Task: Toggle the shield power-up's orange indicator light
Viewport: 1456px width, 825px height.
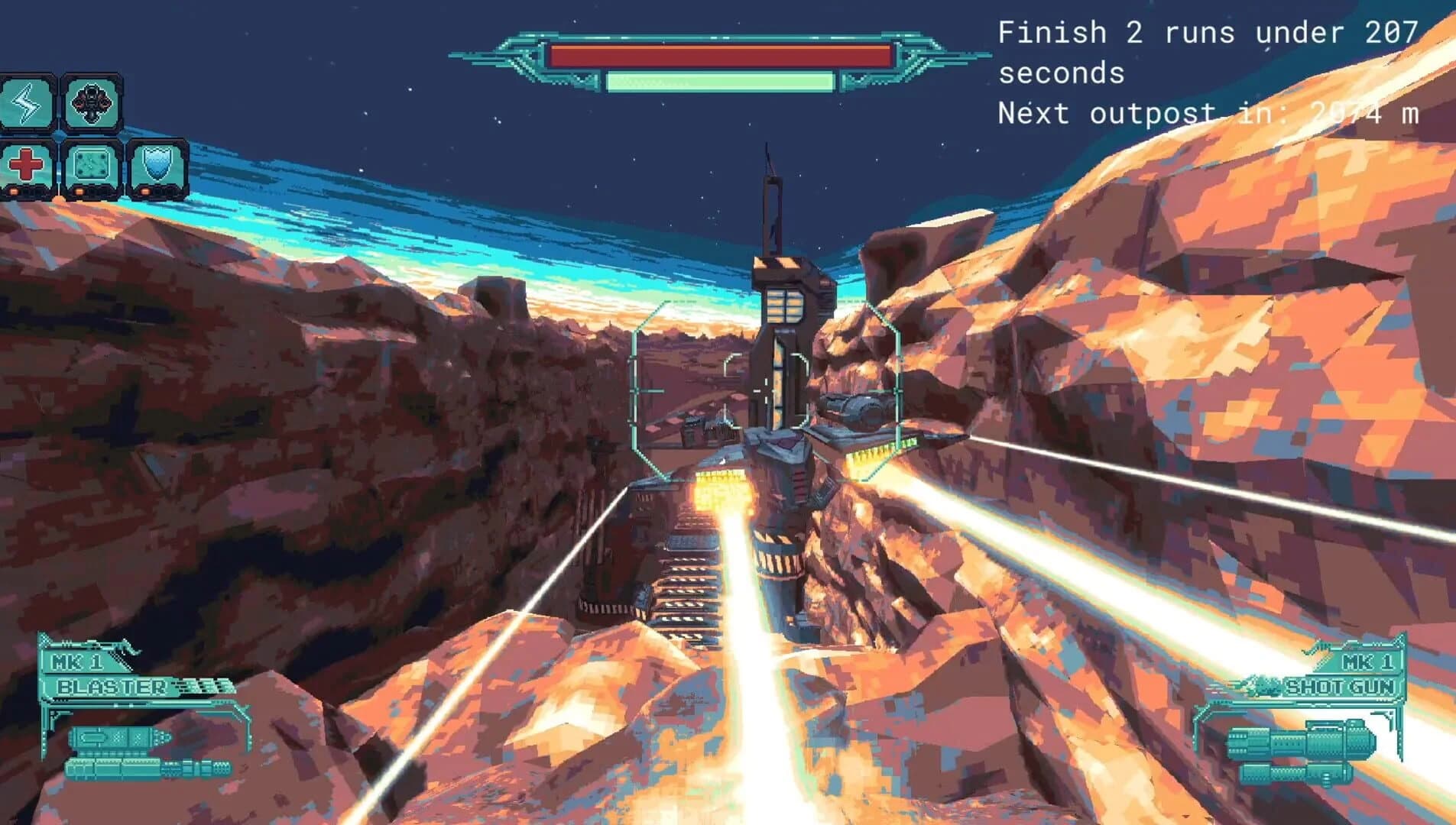Action: tap(144, 191)
